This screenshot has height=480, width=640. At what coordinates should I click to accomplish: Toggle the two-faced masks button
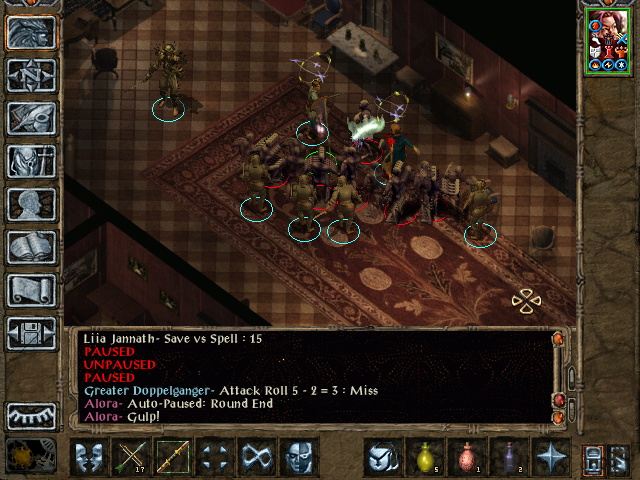(89, 458)
